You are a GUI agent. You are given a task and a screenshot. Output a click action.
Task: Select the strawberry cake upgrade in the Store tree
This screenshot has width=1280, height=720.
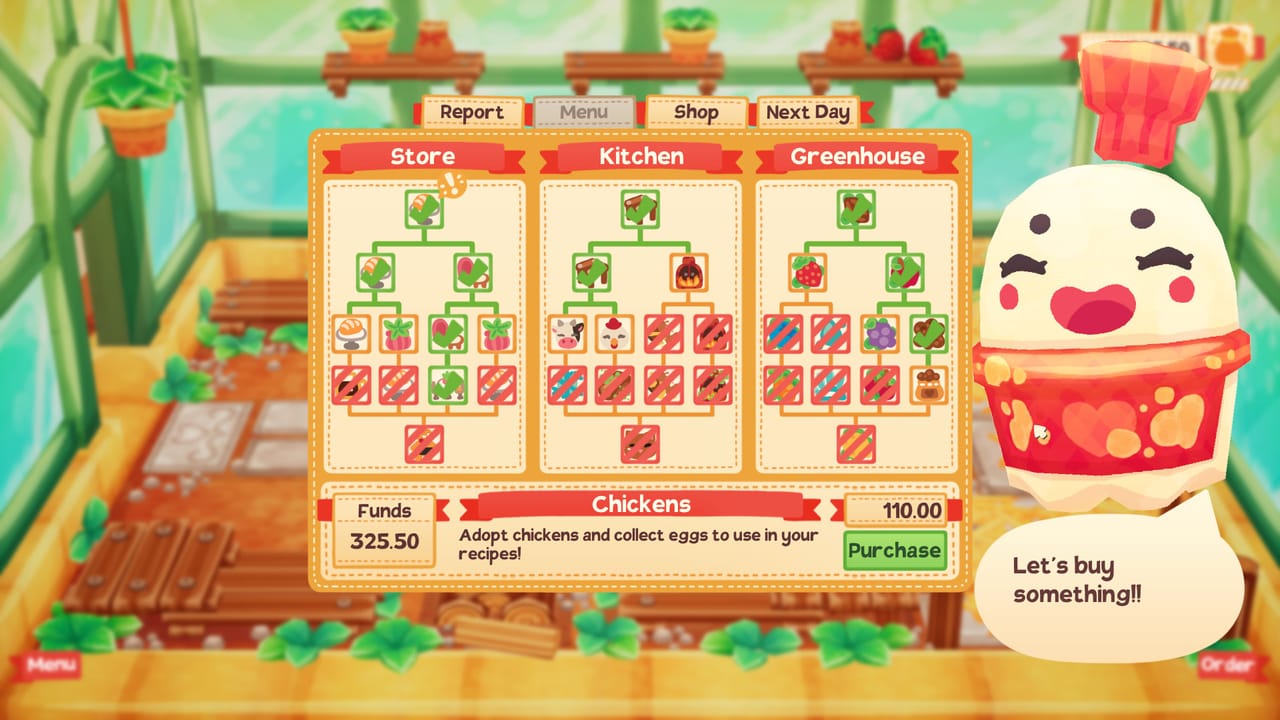coord(399,335)
